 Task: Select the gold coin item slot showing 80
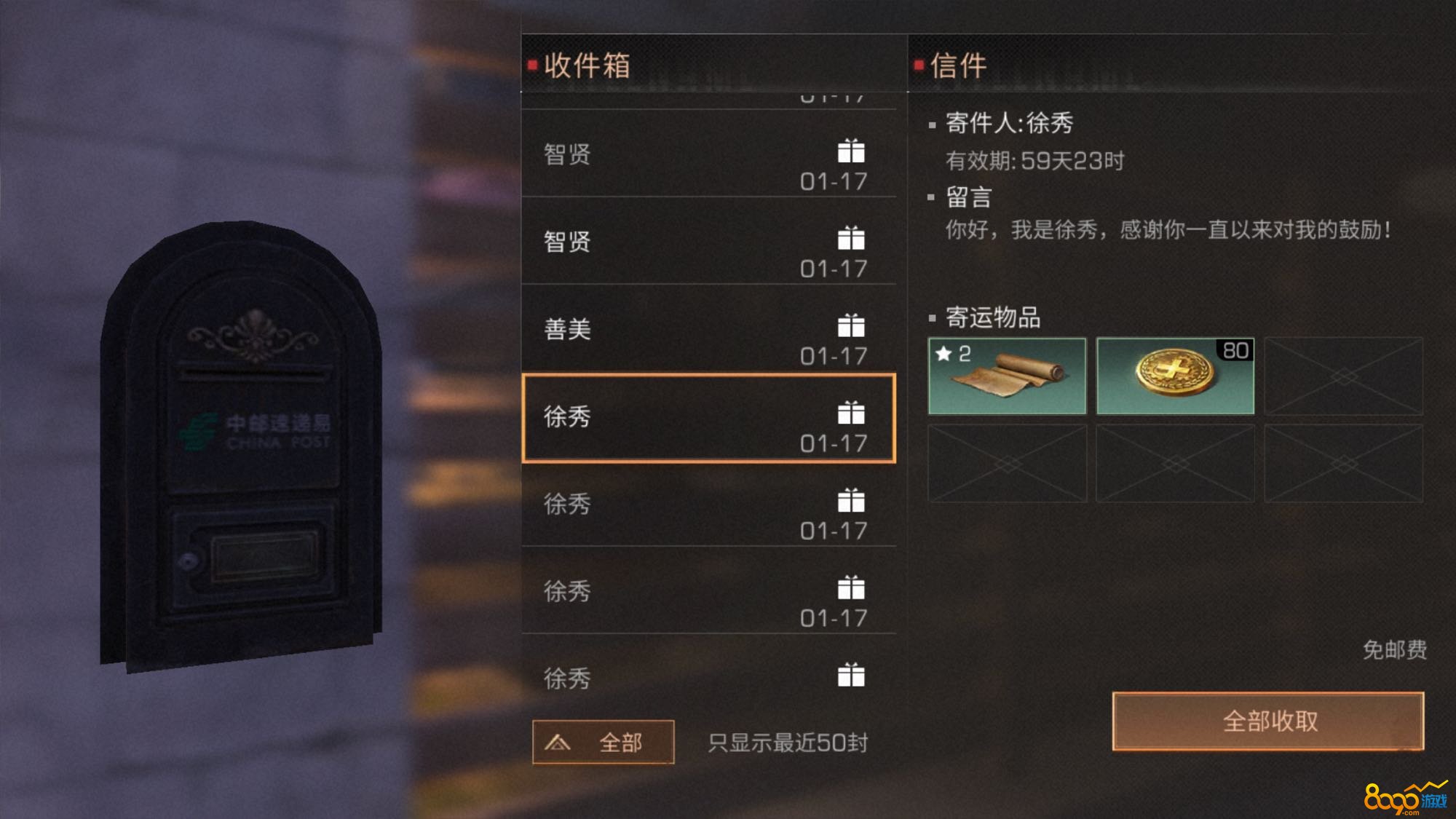pyautogui.click(x=1175, y=376)
